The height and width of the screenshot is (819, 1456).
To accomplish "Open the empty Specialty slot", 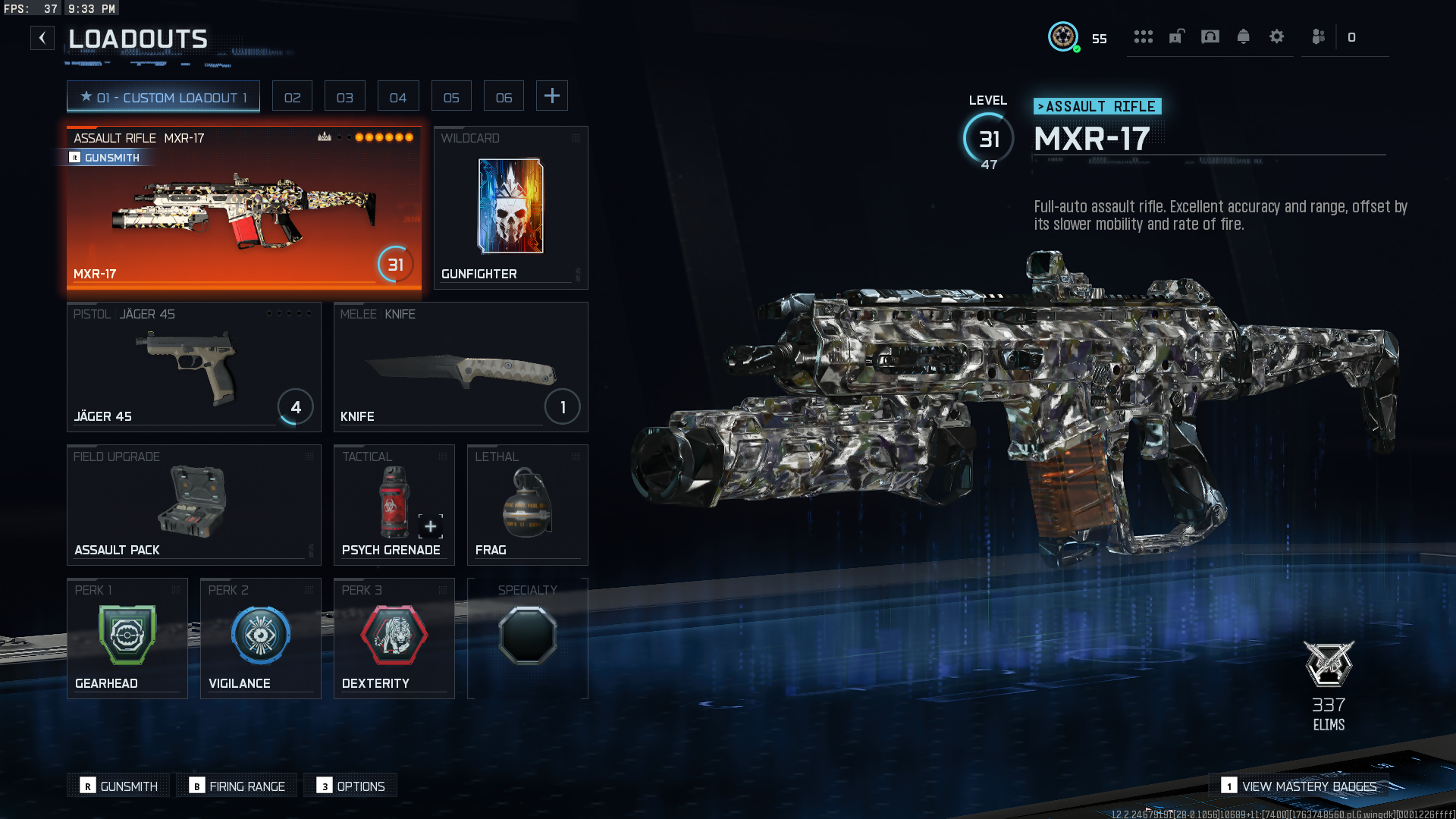I will click(x=527, y=638).
